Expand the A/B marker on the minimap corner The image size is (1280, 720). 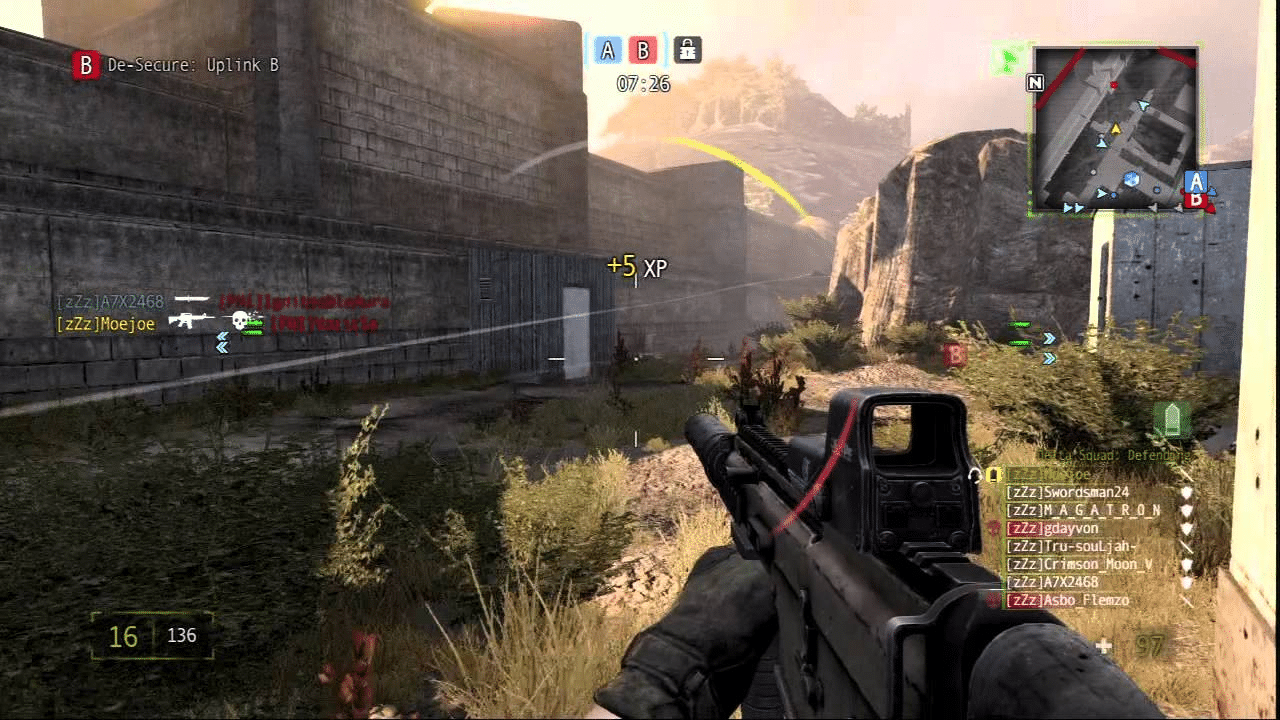[1196, 190]
